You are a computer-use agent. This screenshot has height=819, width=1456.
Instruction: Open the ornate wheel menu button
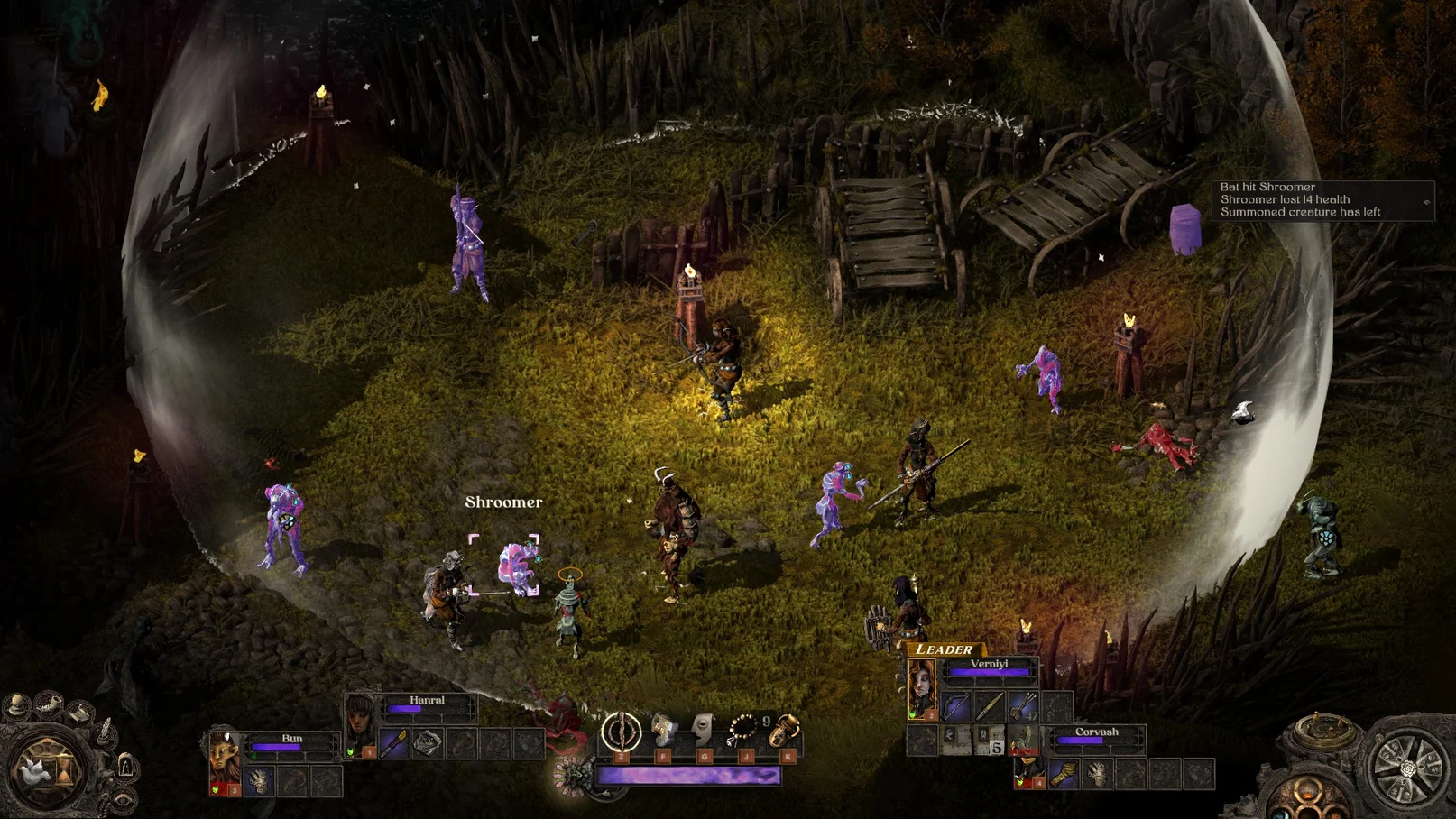[x=1407, y=768]
